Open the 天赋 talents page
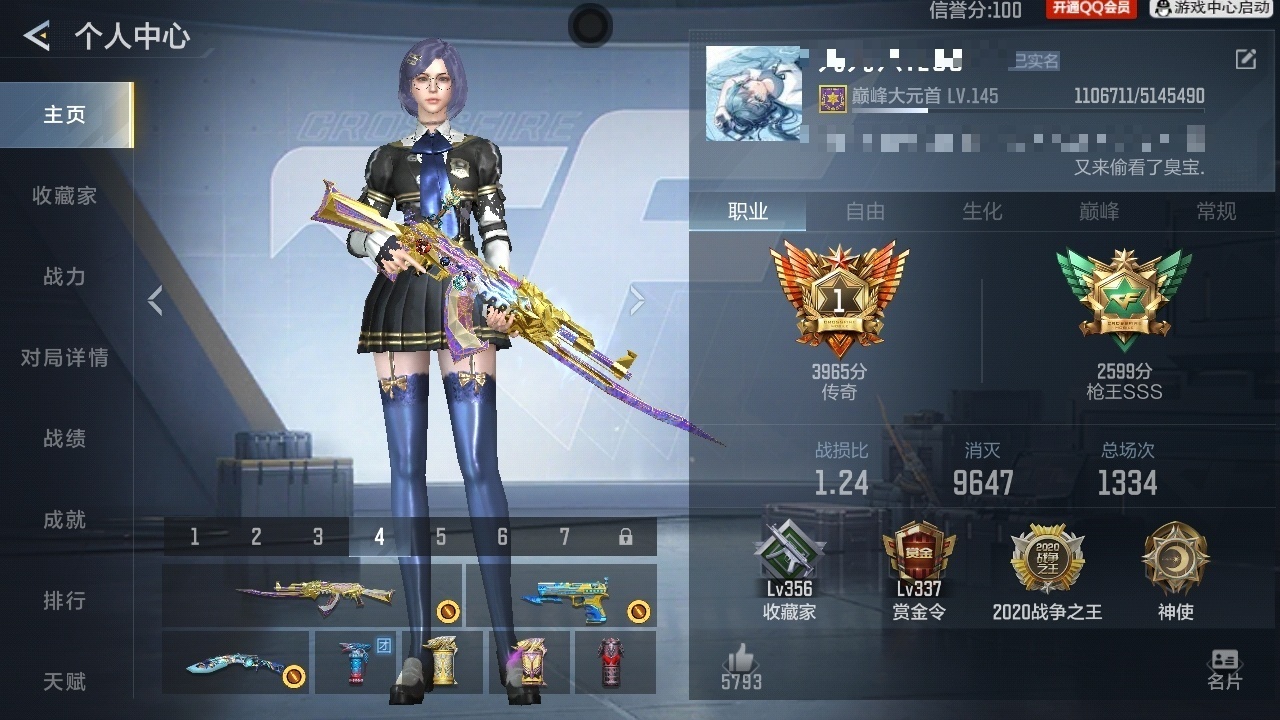The width and height of the screenshot is (1280, 720). click(65, 682)
